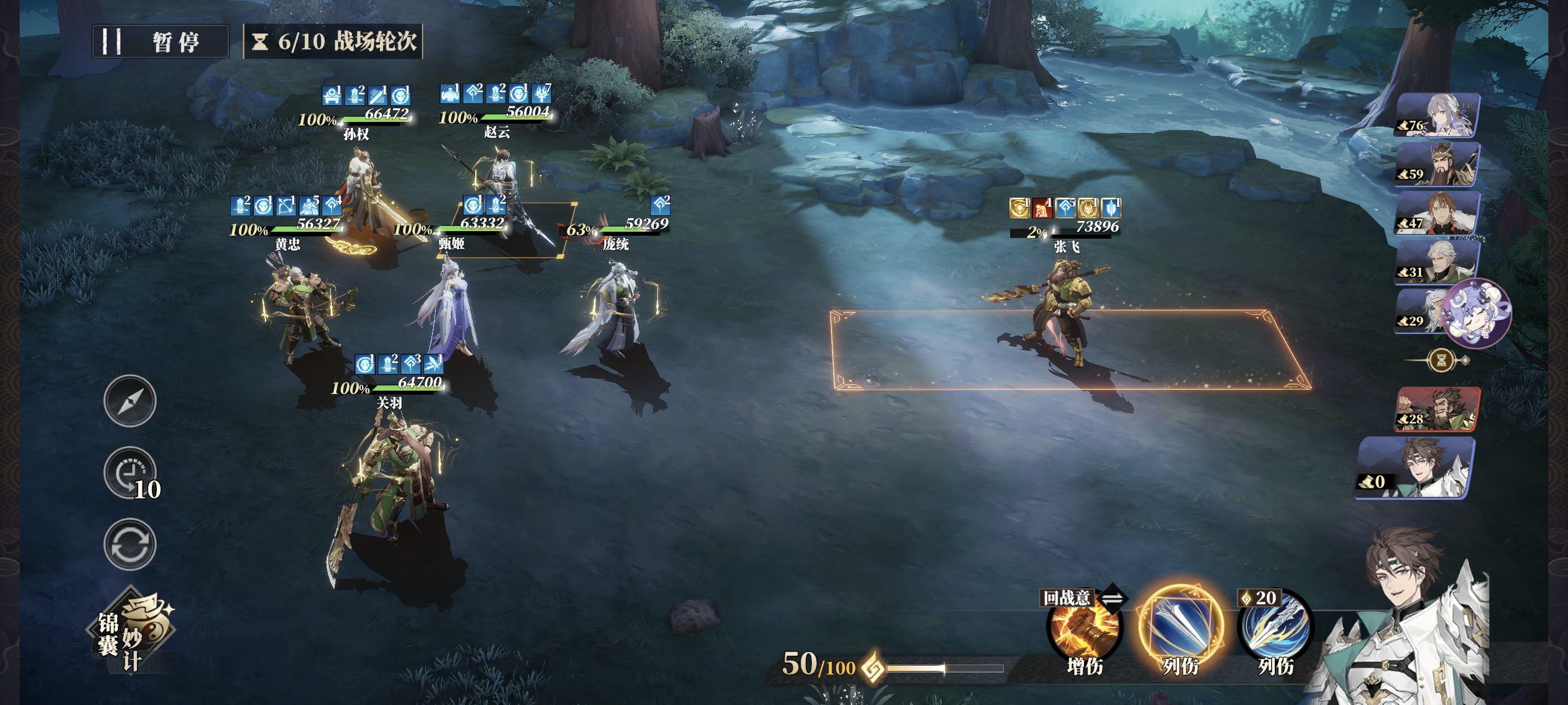Open the chibi character avatar bubble
The image size is (1568, 705).
click(1478, 313)
